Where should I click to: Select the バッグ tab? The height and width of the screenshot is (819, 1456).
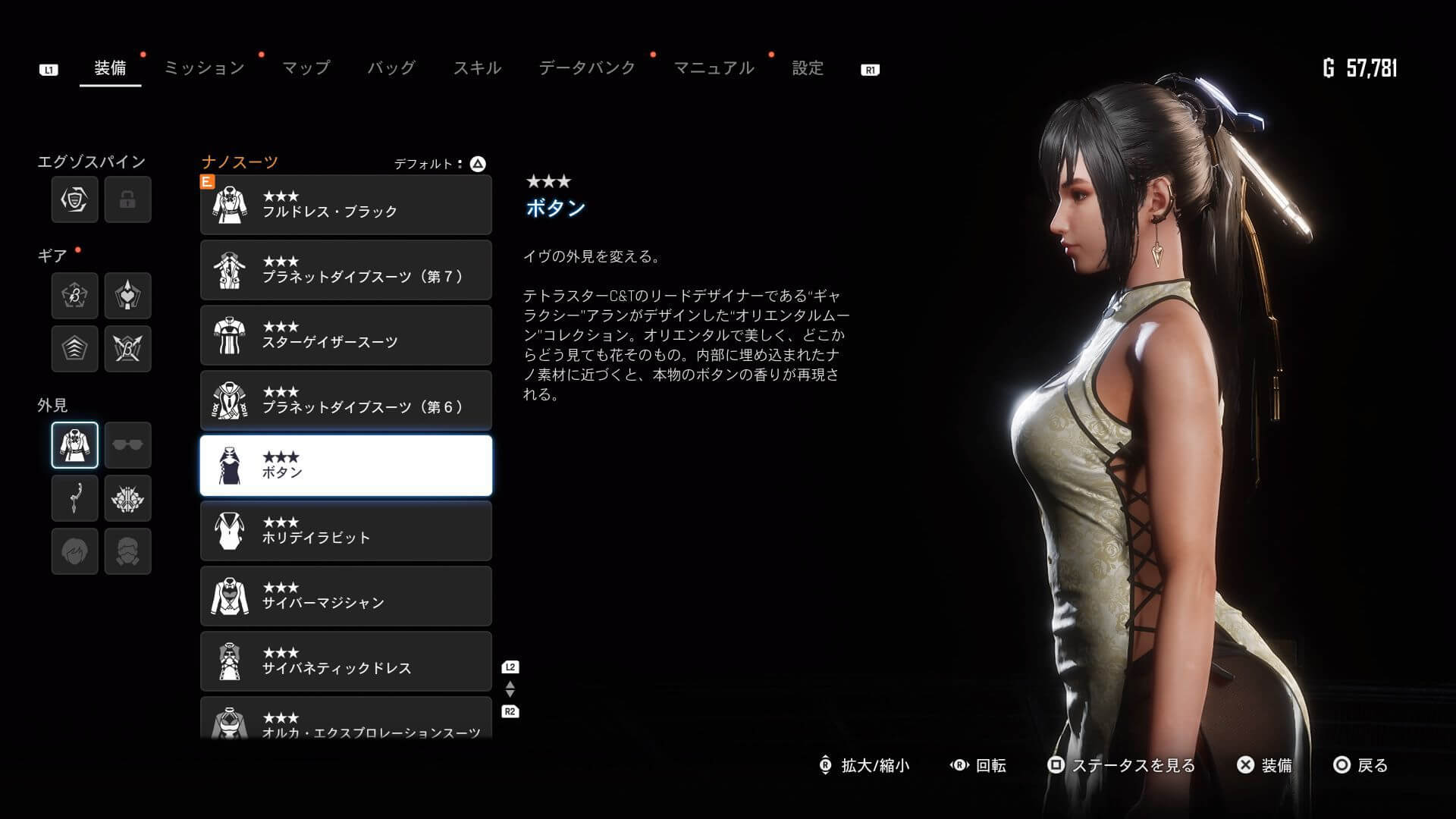pos(391,68)
